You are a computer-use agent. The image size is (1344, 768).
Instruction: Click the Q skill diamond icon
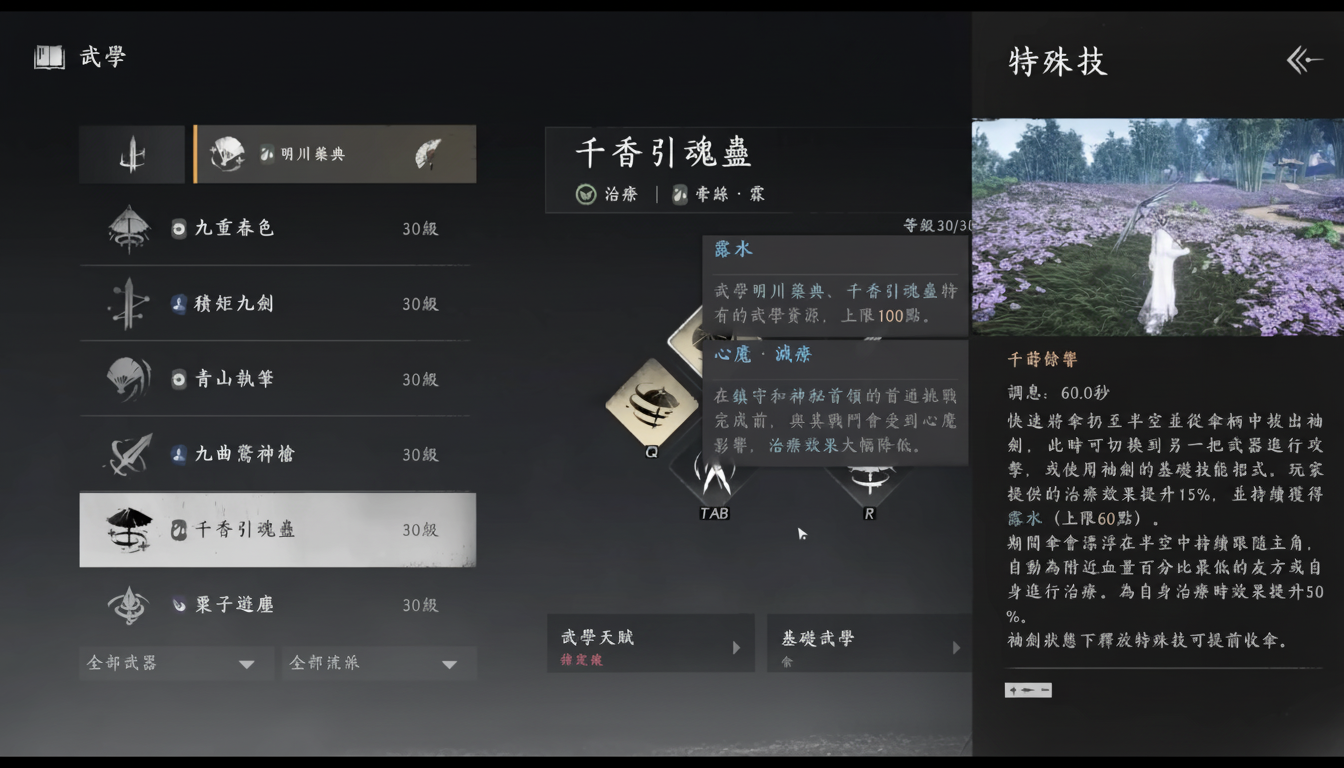tap(652, 403)
